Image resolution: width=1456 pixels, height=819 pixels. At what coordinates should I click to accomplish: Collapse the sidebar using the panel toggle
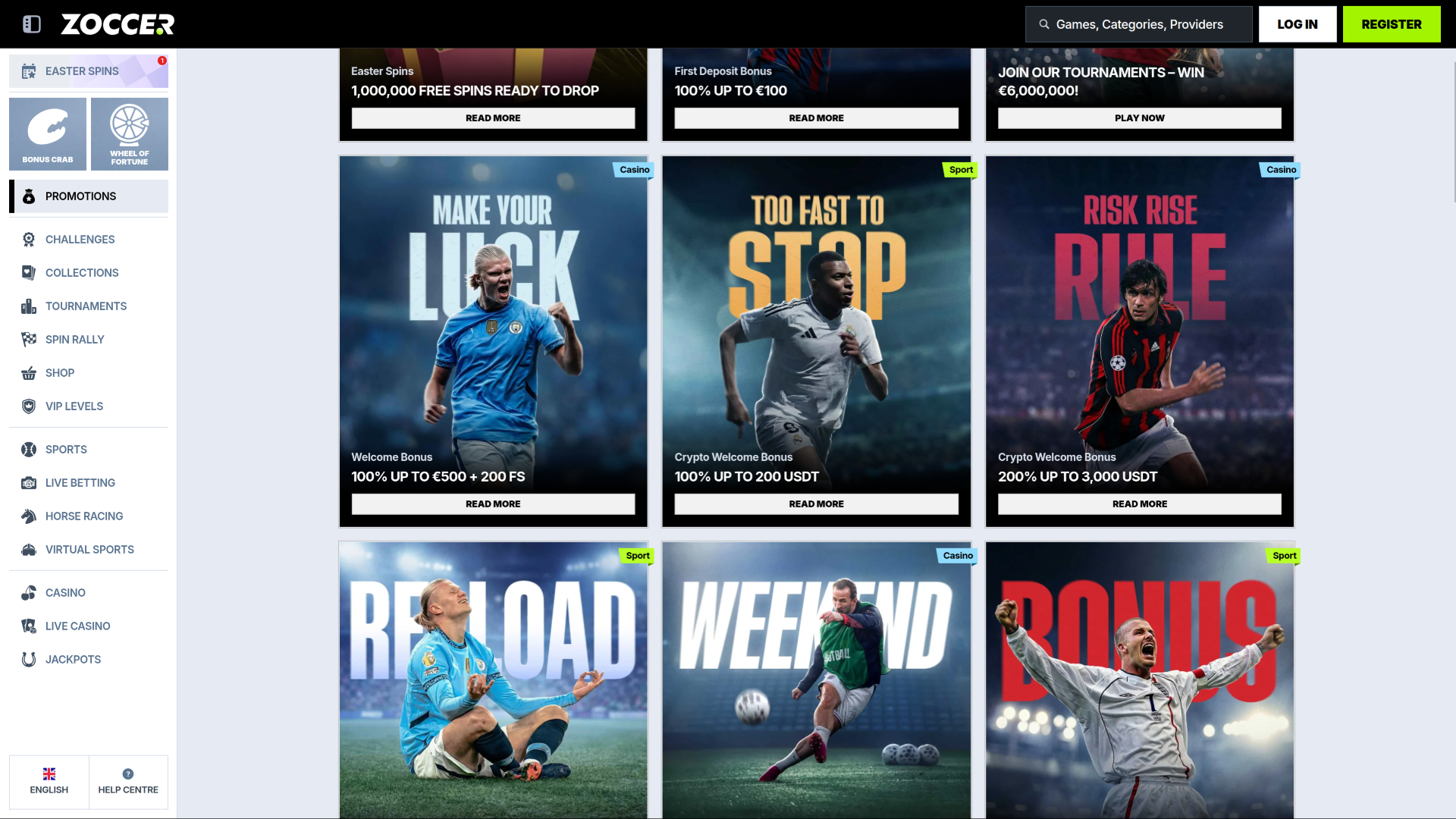click(x=31, y=24)
